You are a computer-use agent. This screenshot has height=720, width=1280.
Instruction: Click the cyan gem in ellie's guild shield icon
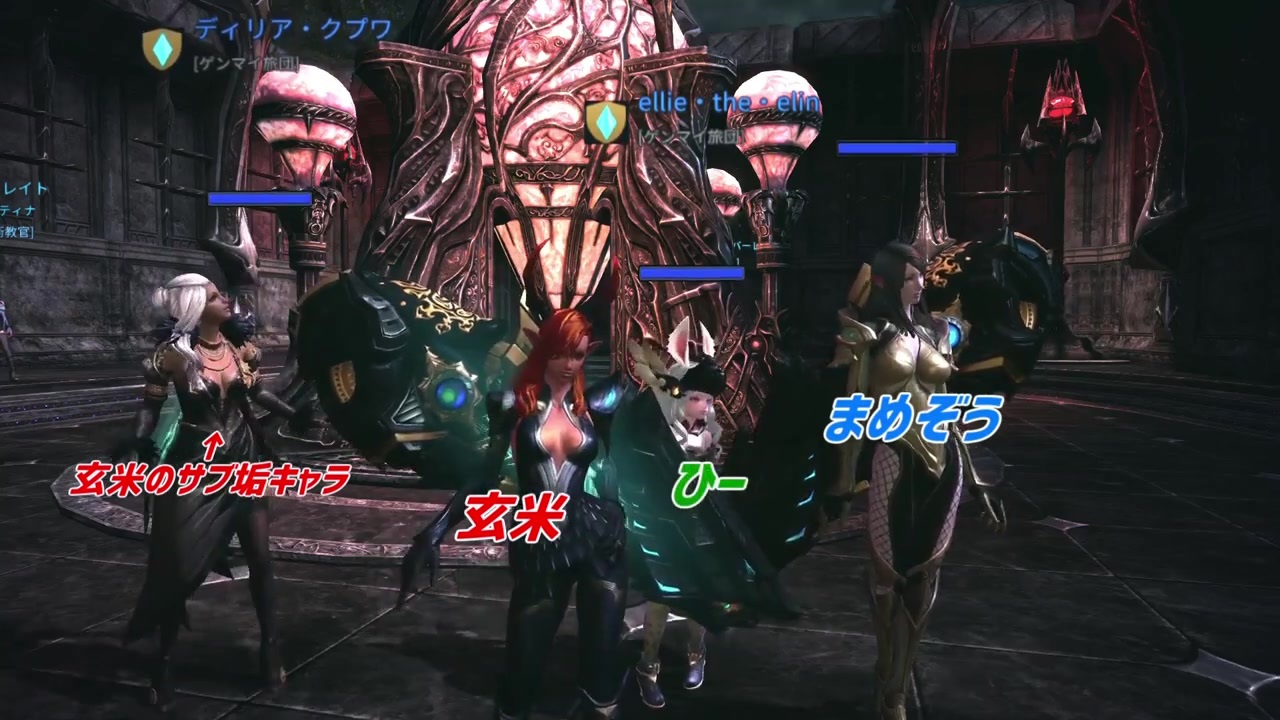pyautogui.click(x=607, y=122)
